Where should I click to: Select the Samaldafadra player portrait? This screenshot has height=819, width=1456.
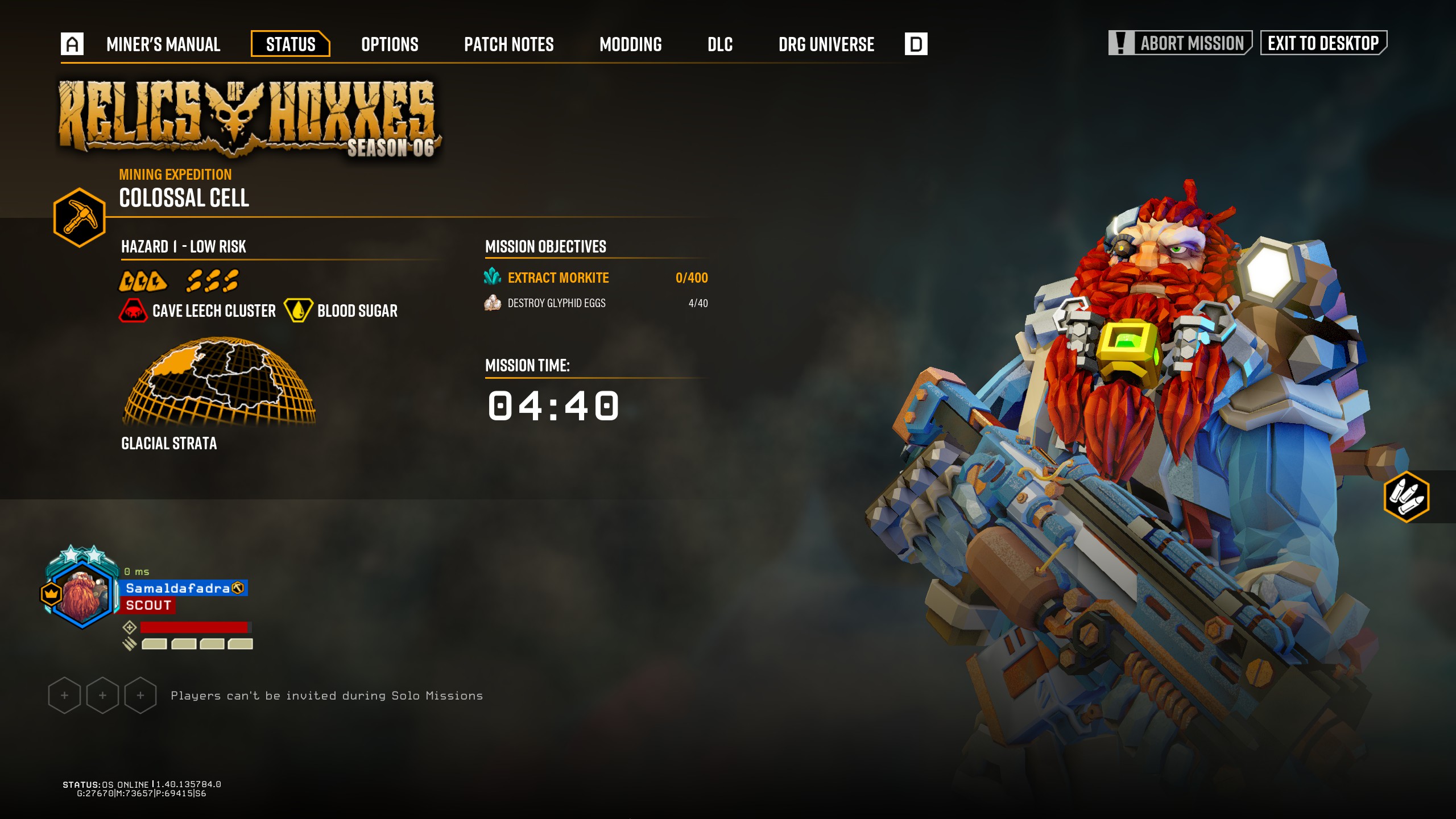(x=82, y=591)
